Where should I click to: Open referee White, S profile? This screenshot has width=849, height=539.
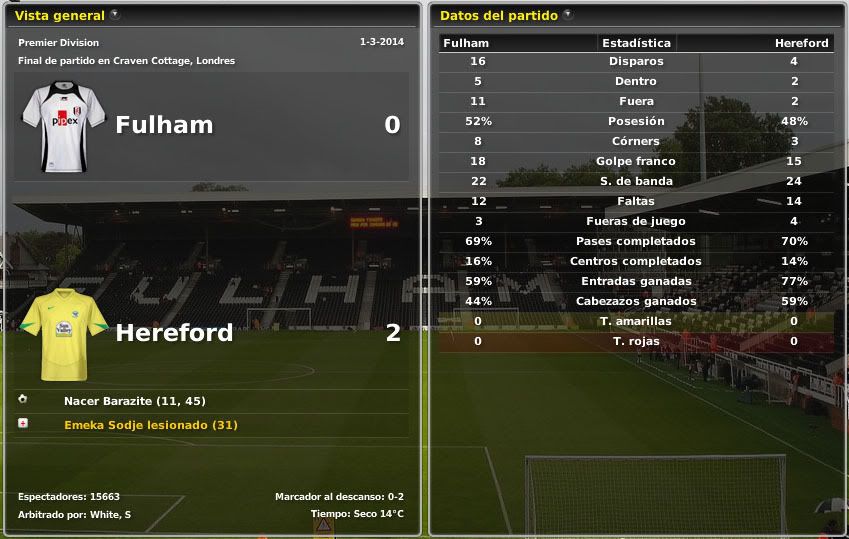tap(113, 514)
